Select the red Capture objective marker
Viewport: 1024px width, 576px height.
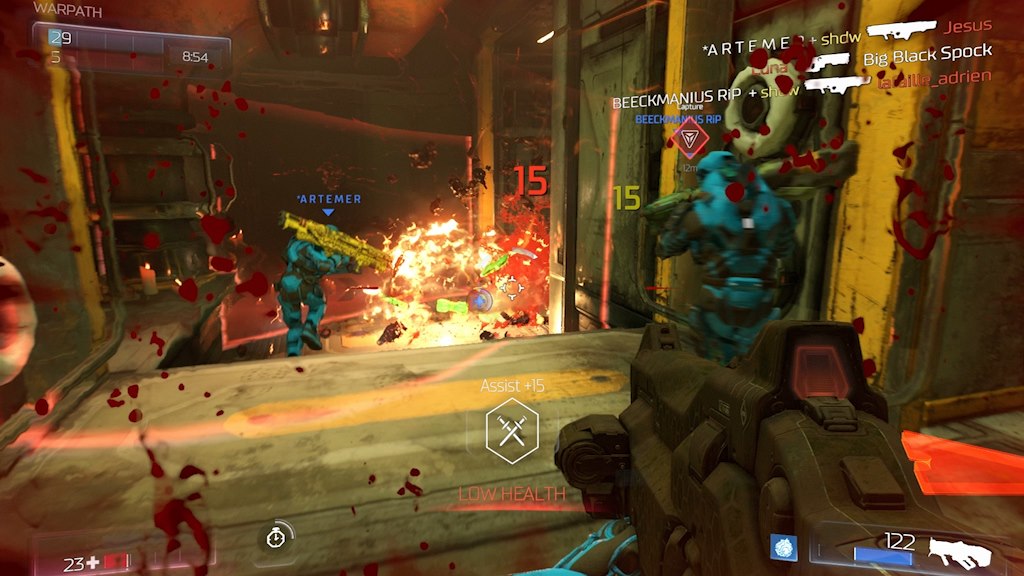click(686, 138)
